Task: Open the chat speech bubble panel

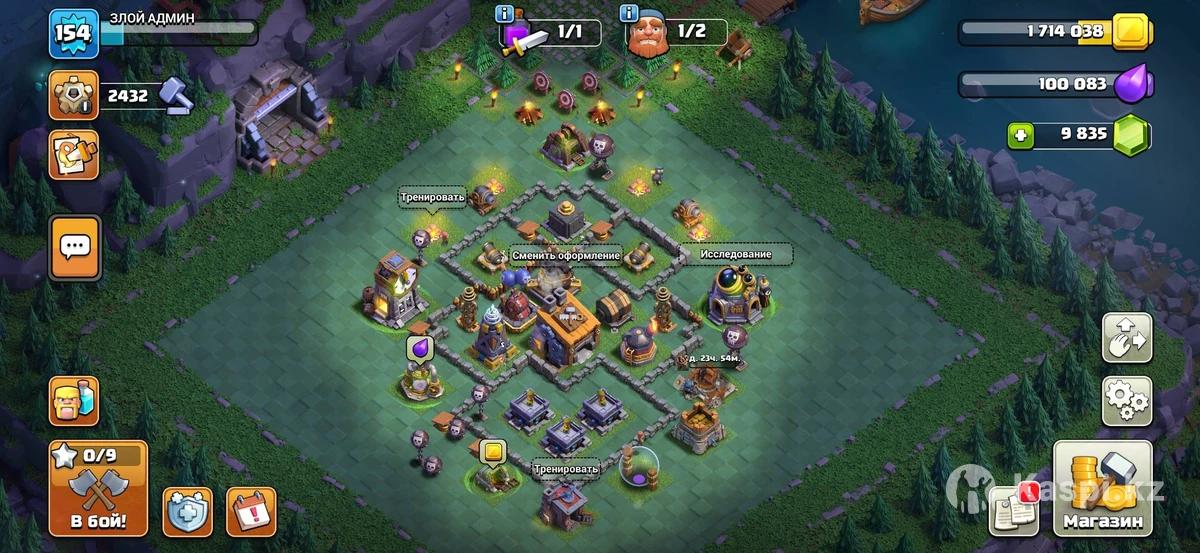Action: pos(74,246)
